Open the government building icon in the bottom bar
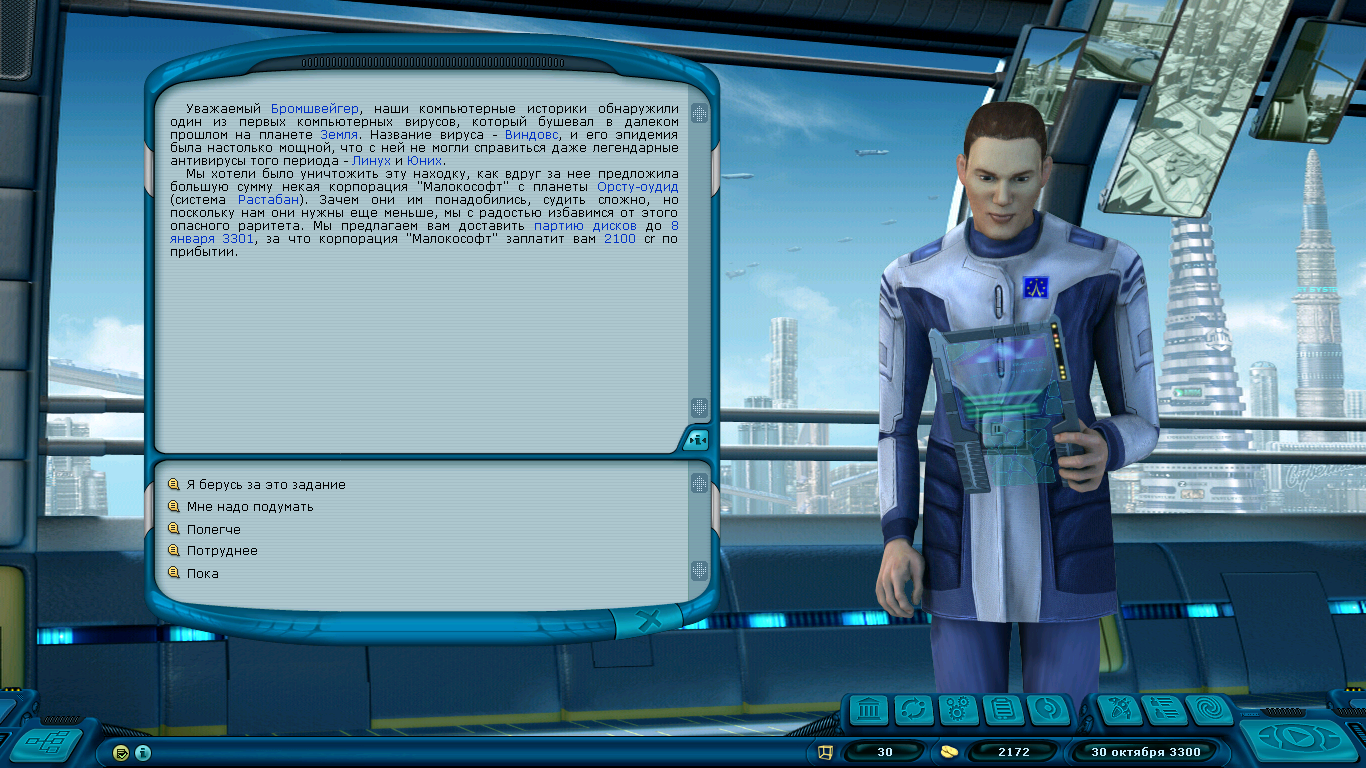 click(x=869, y=711)
